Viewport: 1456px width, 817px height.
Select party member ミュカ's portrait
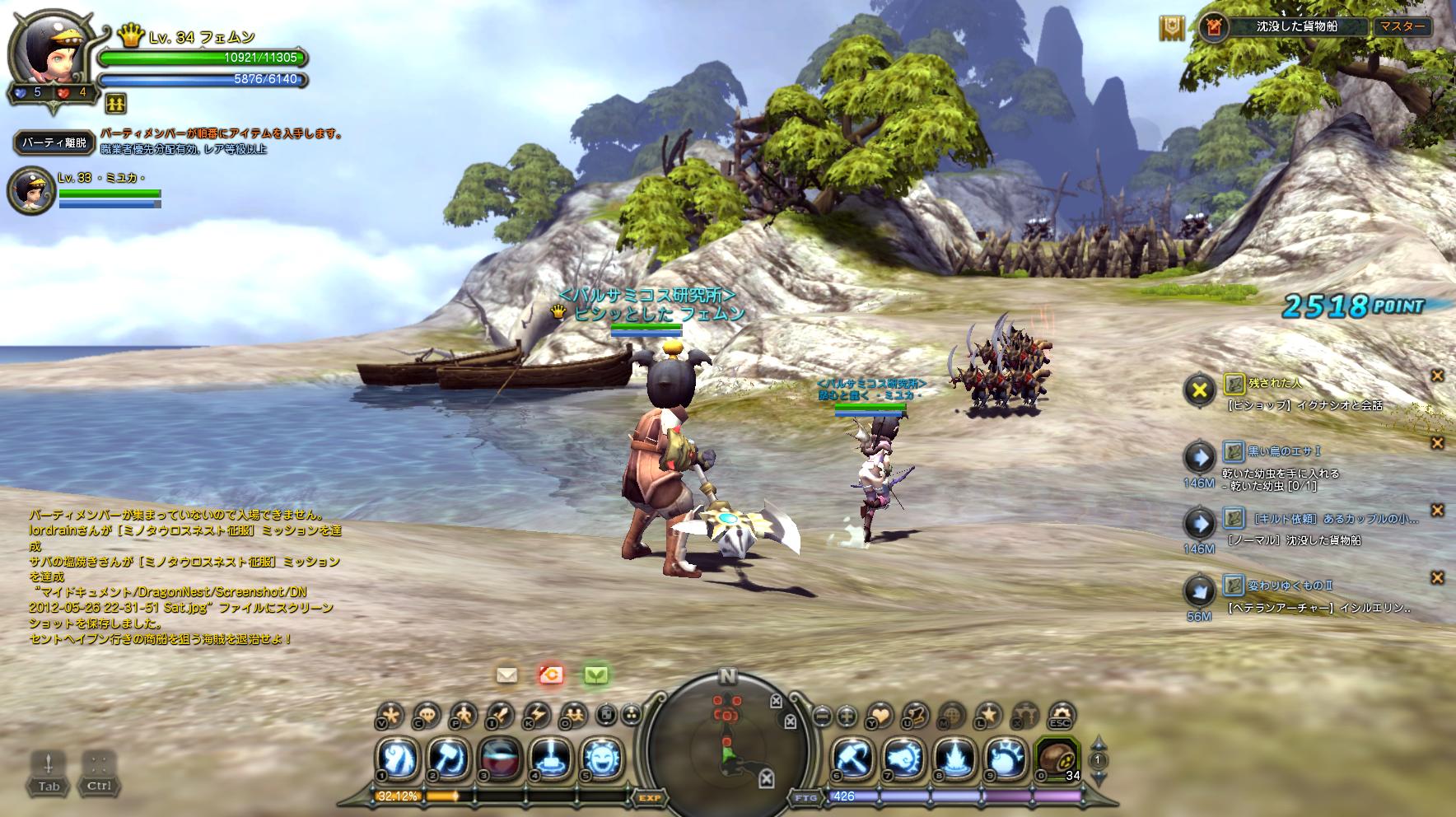tap(31, 191)
